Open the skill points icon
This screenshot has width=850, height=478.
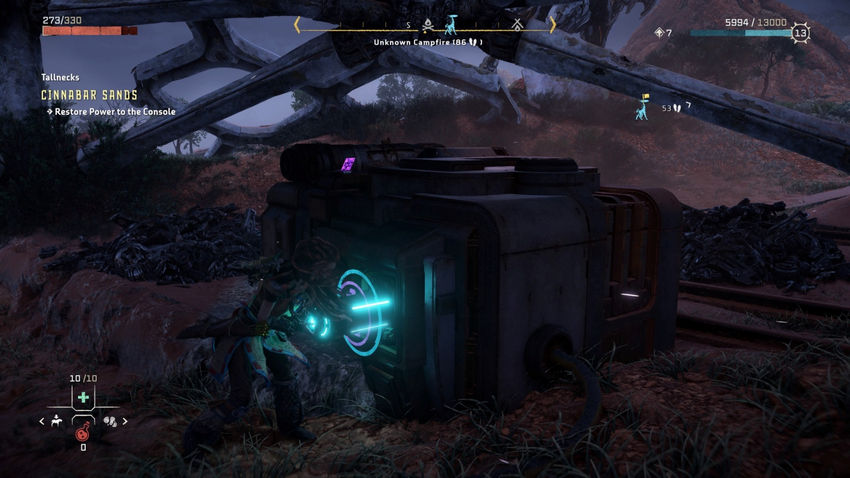pyautogui.click(x=659, y=33)
